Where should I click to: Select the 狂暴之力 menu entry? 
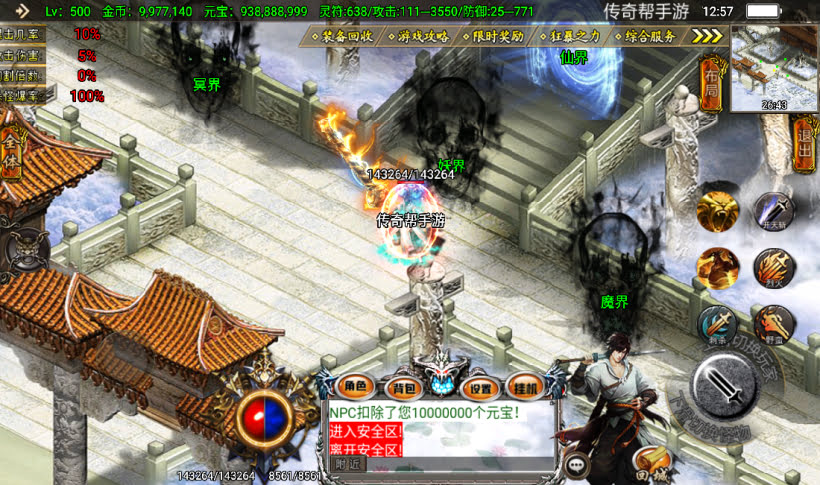[574, 36]
